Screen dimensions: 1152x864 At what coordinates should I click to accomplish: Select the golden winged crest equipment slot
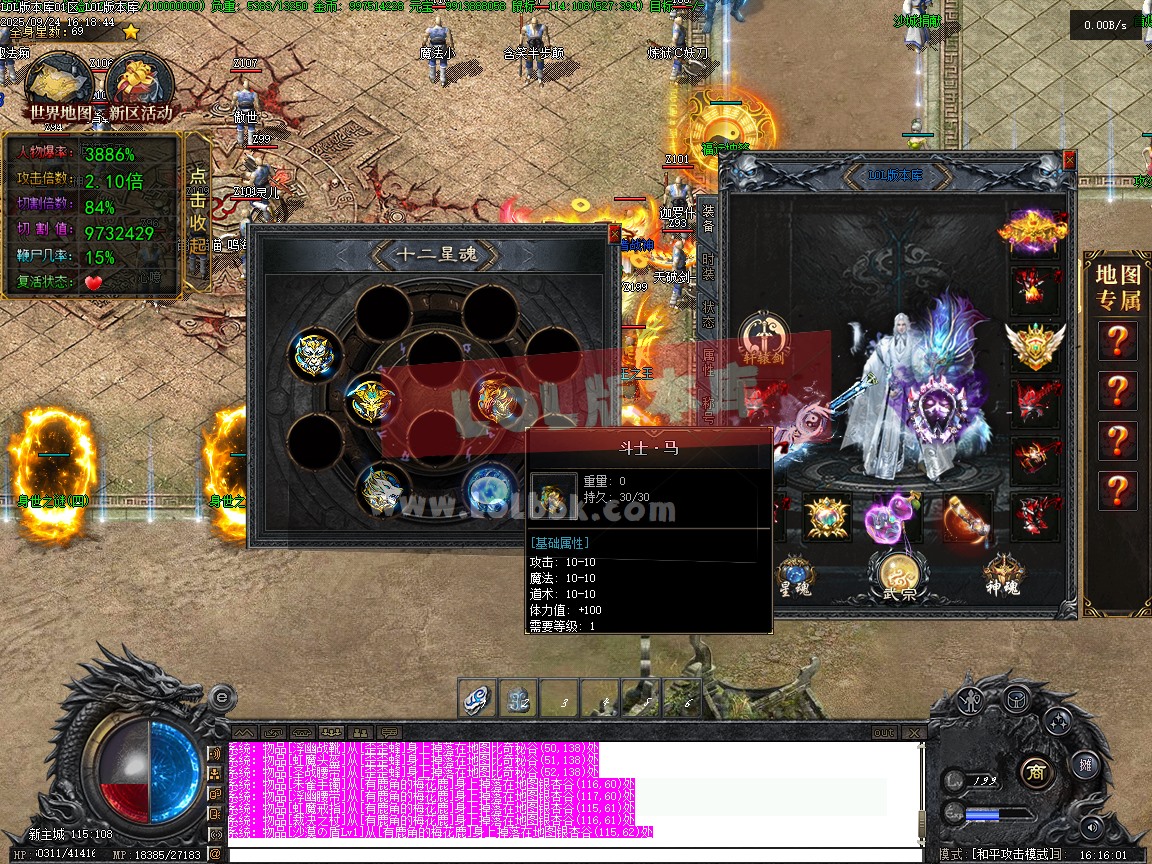pyautogui.click(x=1034, y=346)
